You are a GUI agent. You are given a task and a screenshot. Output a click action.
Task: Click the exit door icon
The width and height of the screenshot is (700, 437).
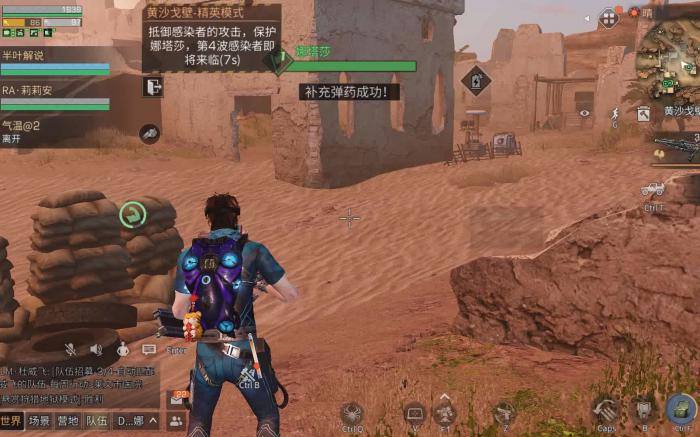(153, 87)
